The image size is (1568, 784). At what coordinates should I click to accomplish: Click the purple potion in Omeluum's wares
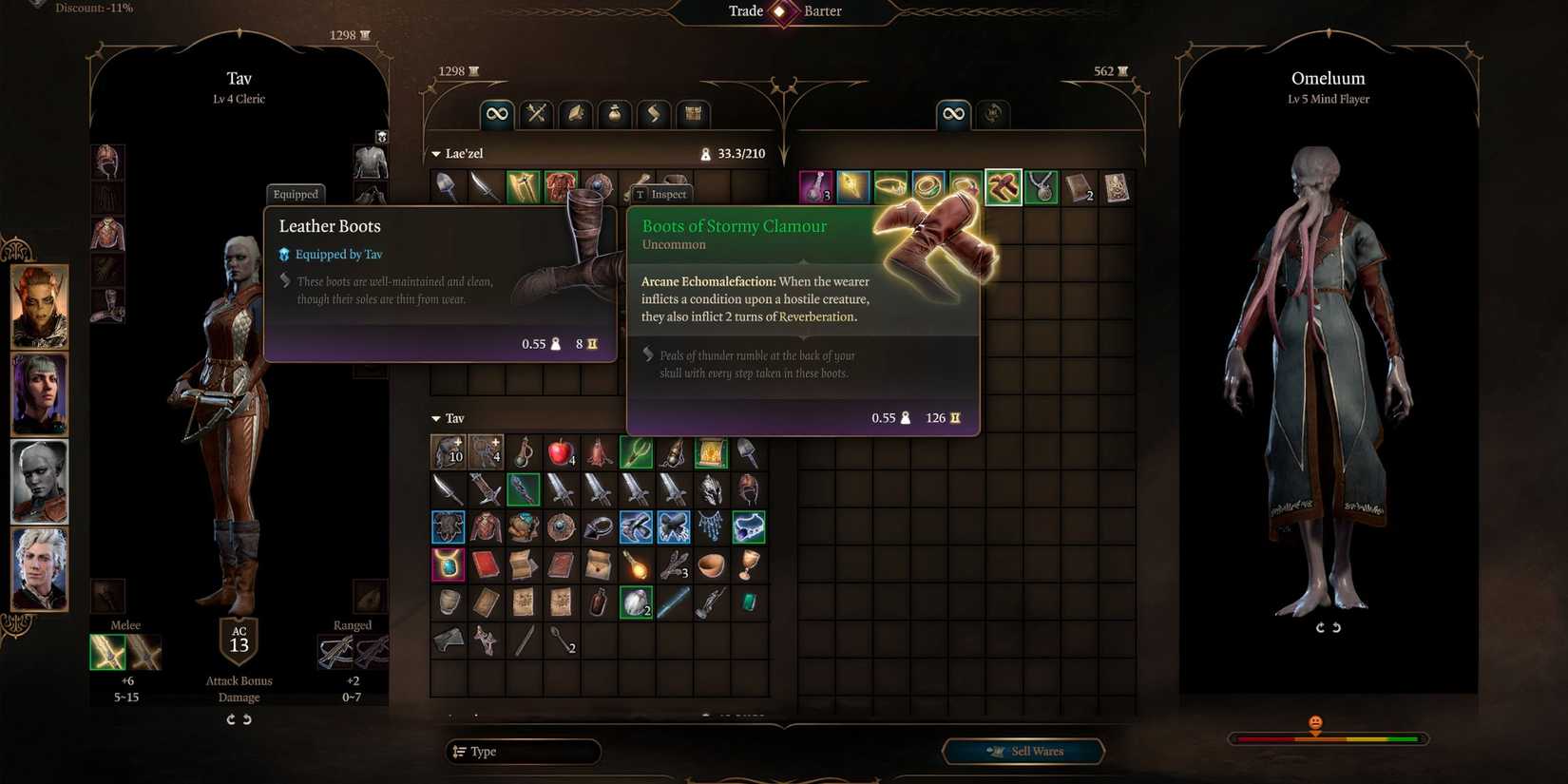(x=814, y=186)
